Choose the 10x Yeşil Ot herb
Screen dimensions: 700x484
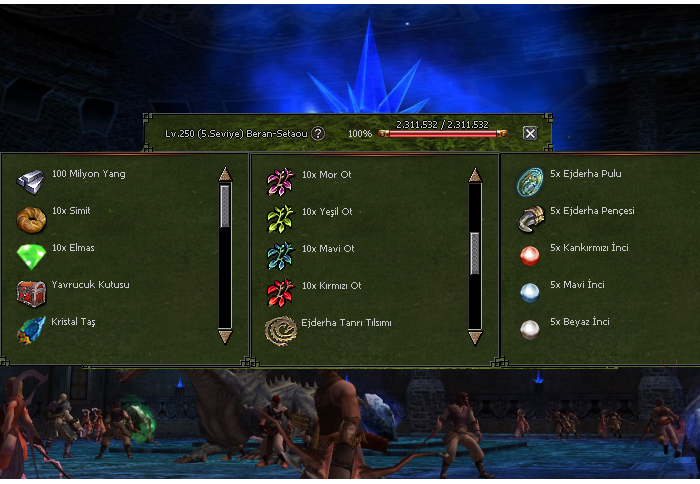(280, 218)
